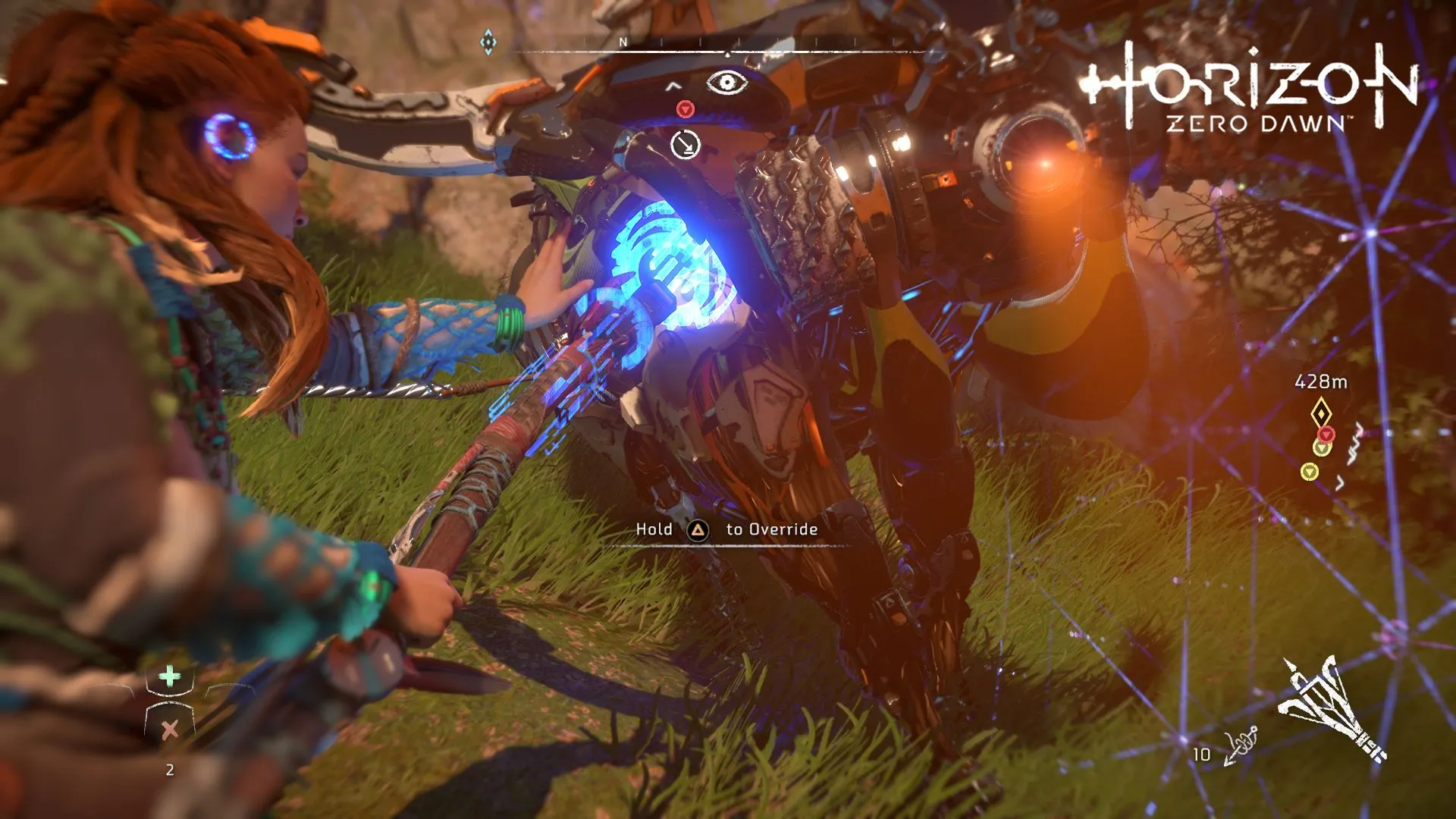Click the blue diamond compass marker

(488, 42)
